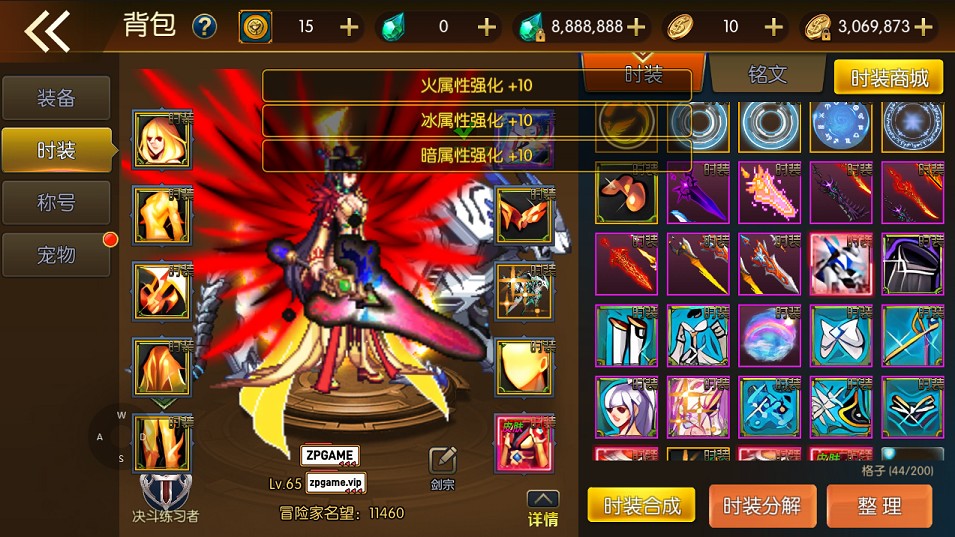Image resolution: width=955 pixels, height=537 pixels.
Task: Open the 决斗练习者 duel rank emblem
Action: [x=165, y=493]
